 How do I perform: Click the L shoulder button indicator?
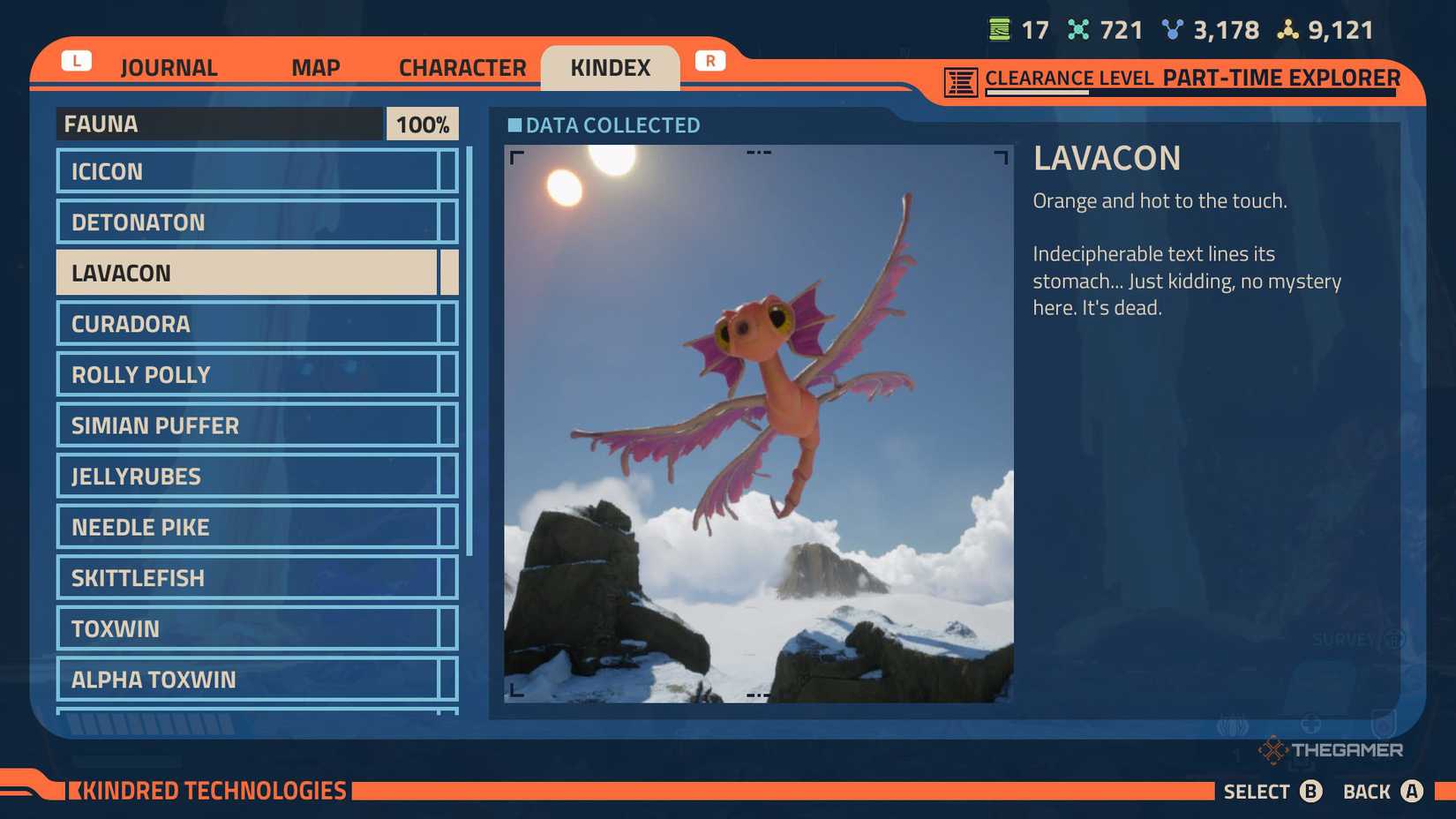(x=77, y=60)
